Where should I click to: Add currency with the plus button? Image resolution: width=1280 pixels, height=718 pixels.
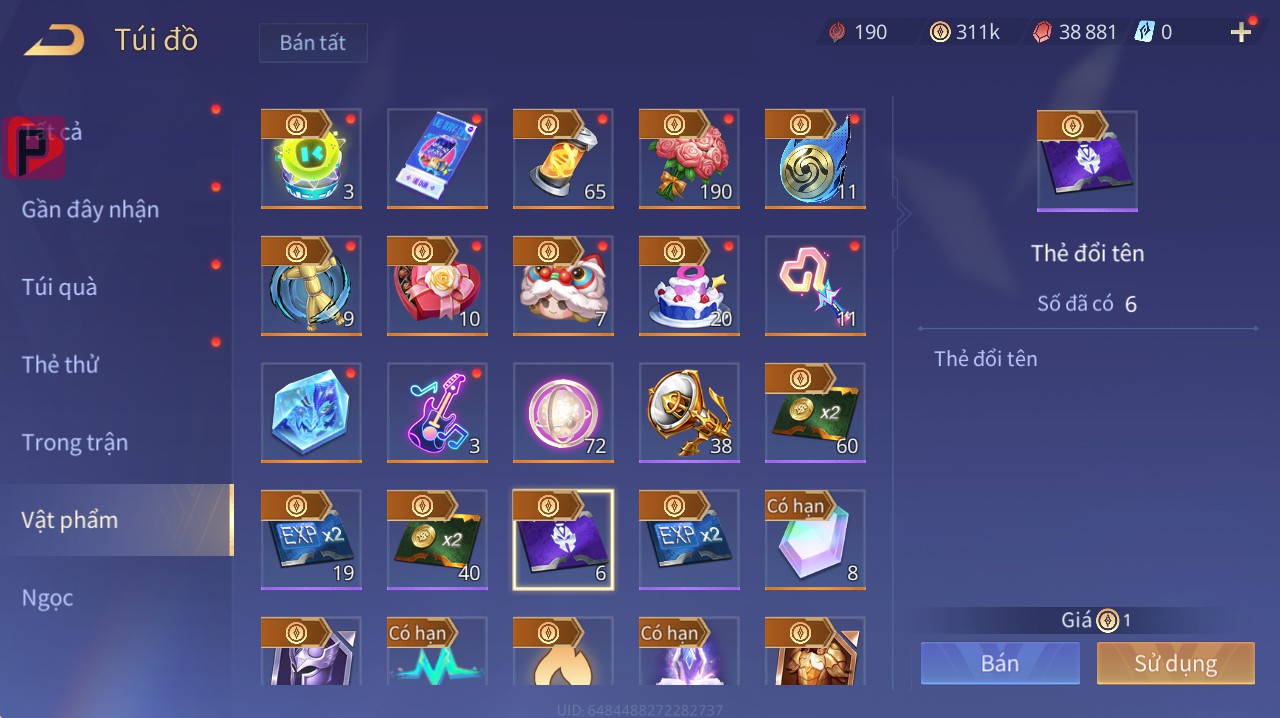pos(1241,32)
